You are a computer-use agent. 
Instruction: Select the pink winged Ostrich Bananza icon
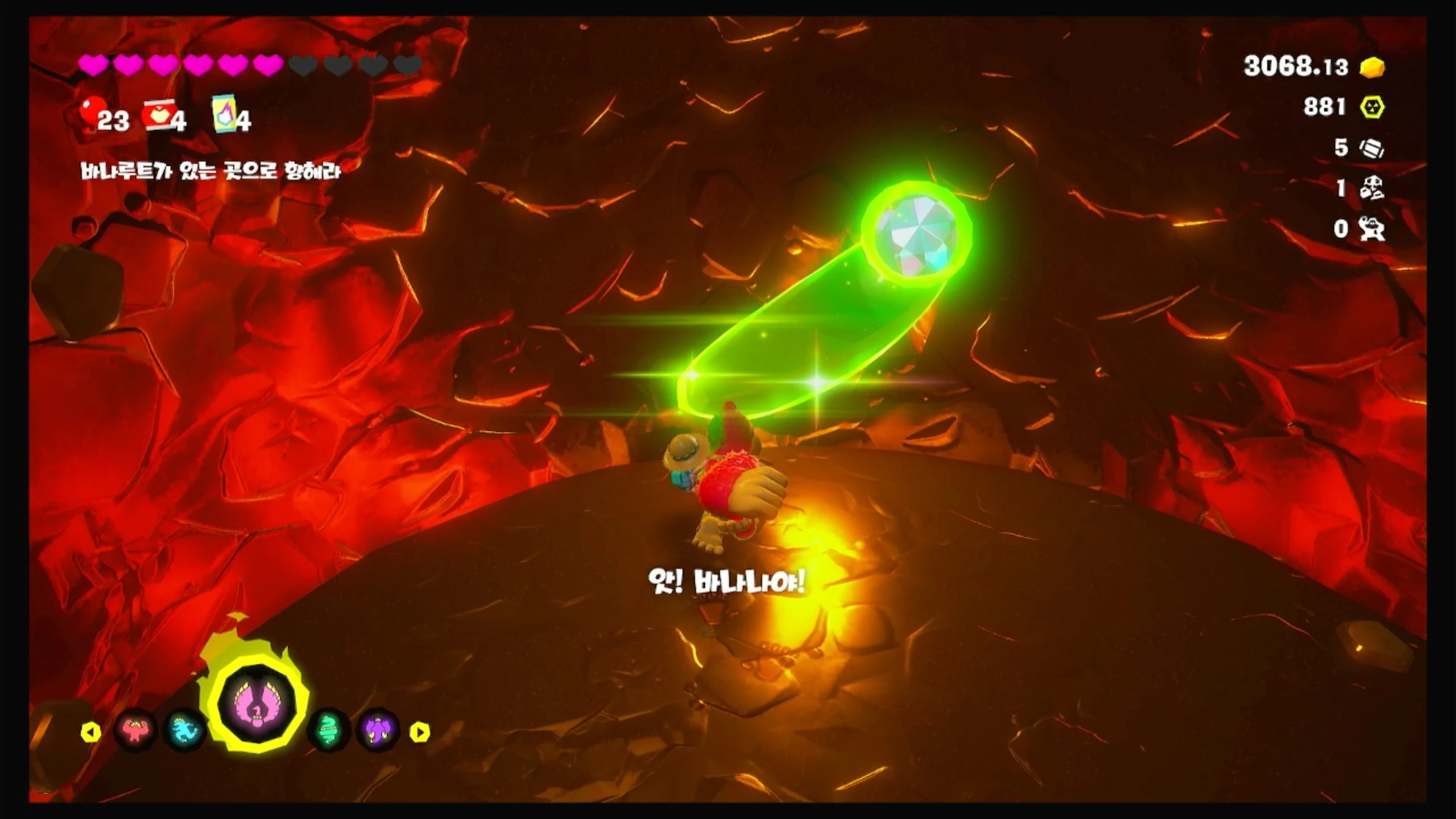(x=257, y=707)
